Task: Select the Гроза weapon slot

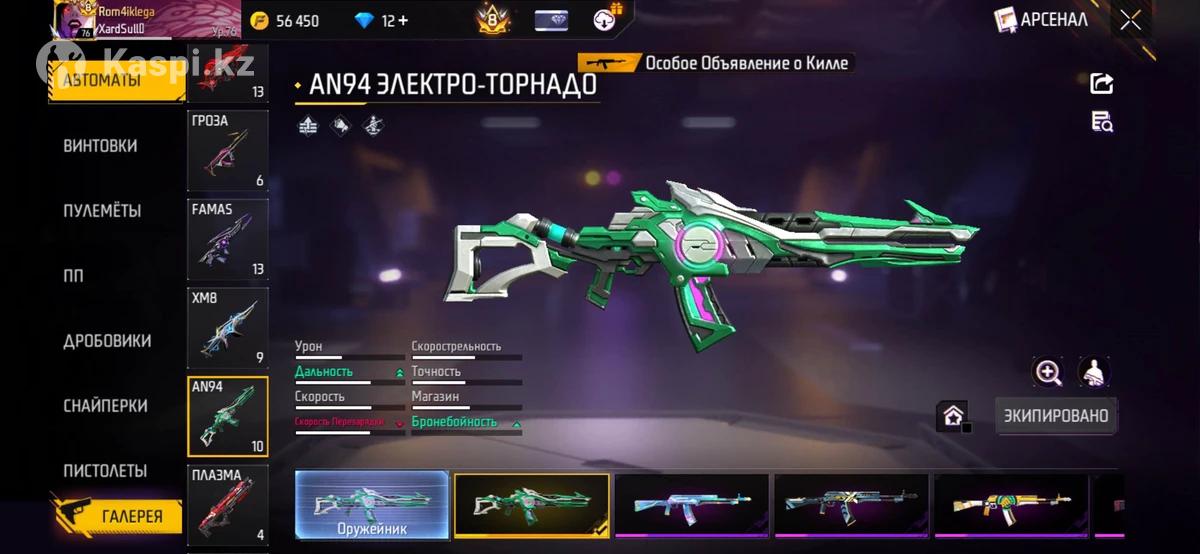Action: [228, 151]
